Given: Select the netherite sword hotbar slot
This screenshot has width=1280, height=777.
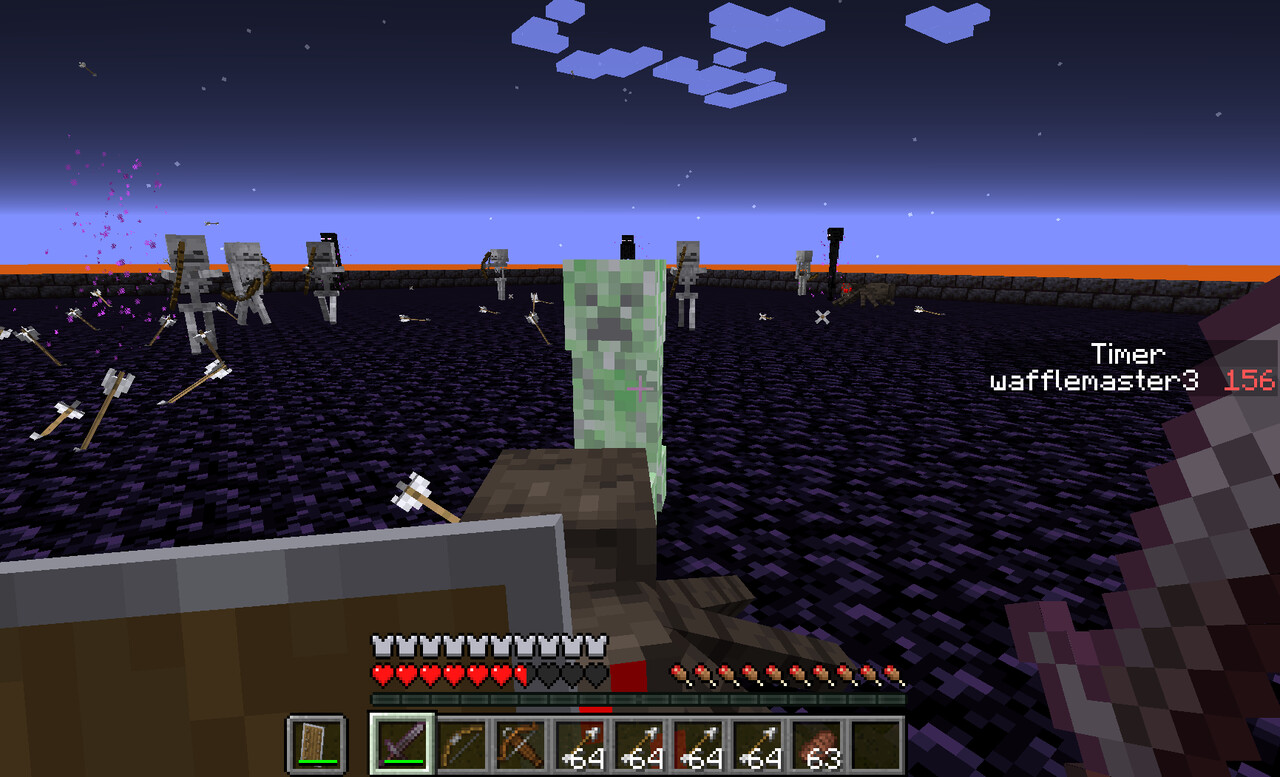Looking at the screenshot, I should 403,744.
